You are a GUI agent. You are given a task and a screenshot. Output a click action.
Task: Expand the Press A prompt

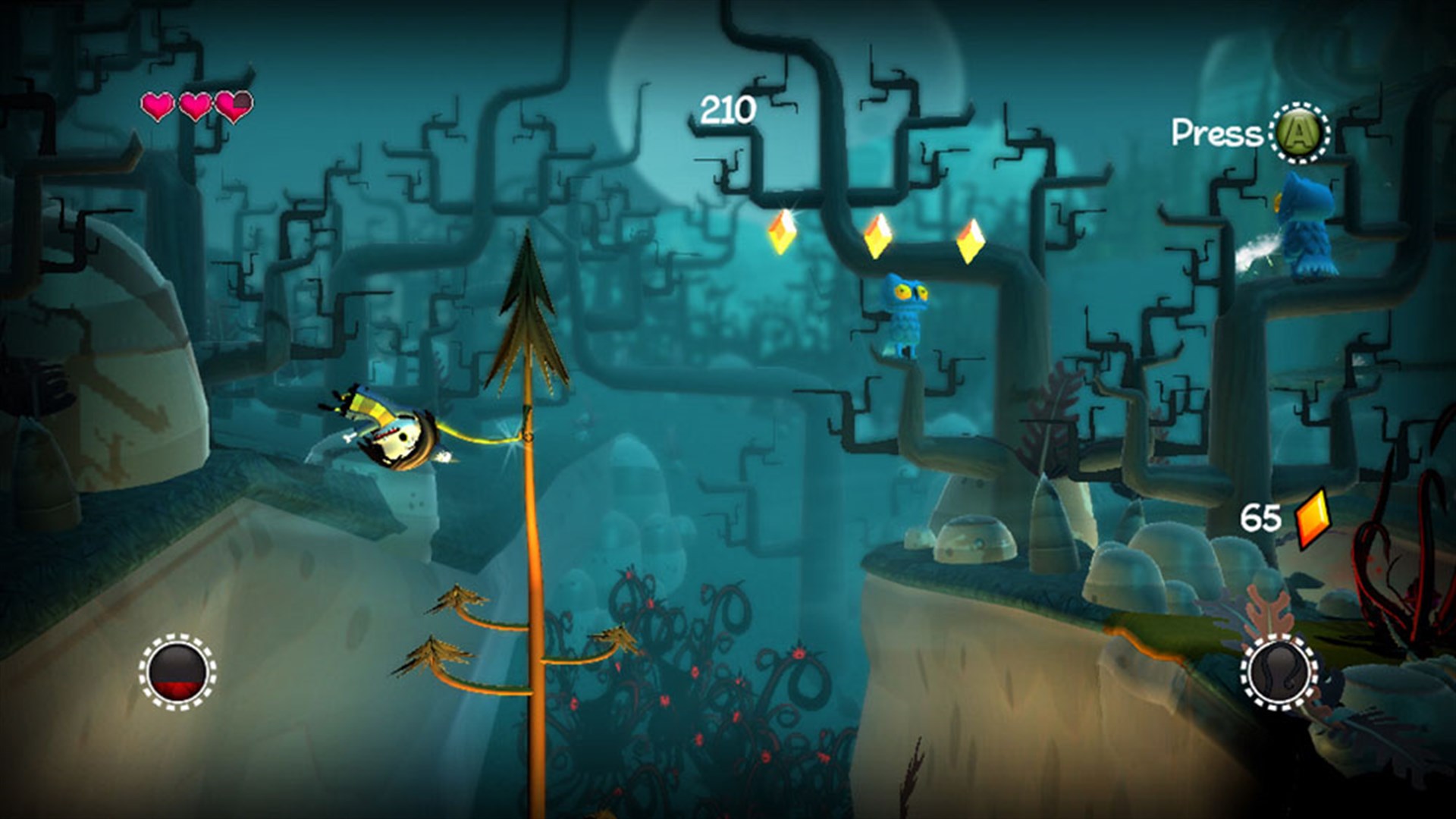pyautogui.click(x=1251, y=133)
